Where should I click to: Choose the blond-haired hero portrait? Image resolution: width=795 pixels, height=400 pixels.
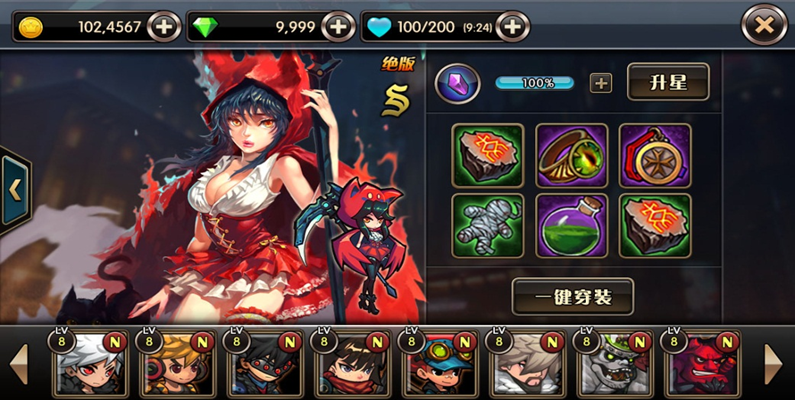pyautogui.click(x=179, y=366)
